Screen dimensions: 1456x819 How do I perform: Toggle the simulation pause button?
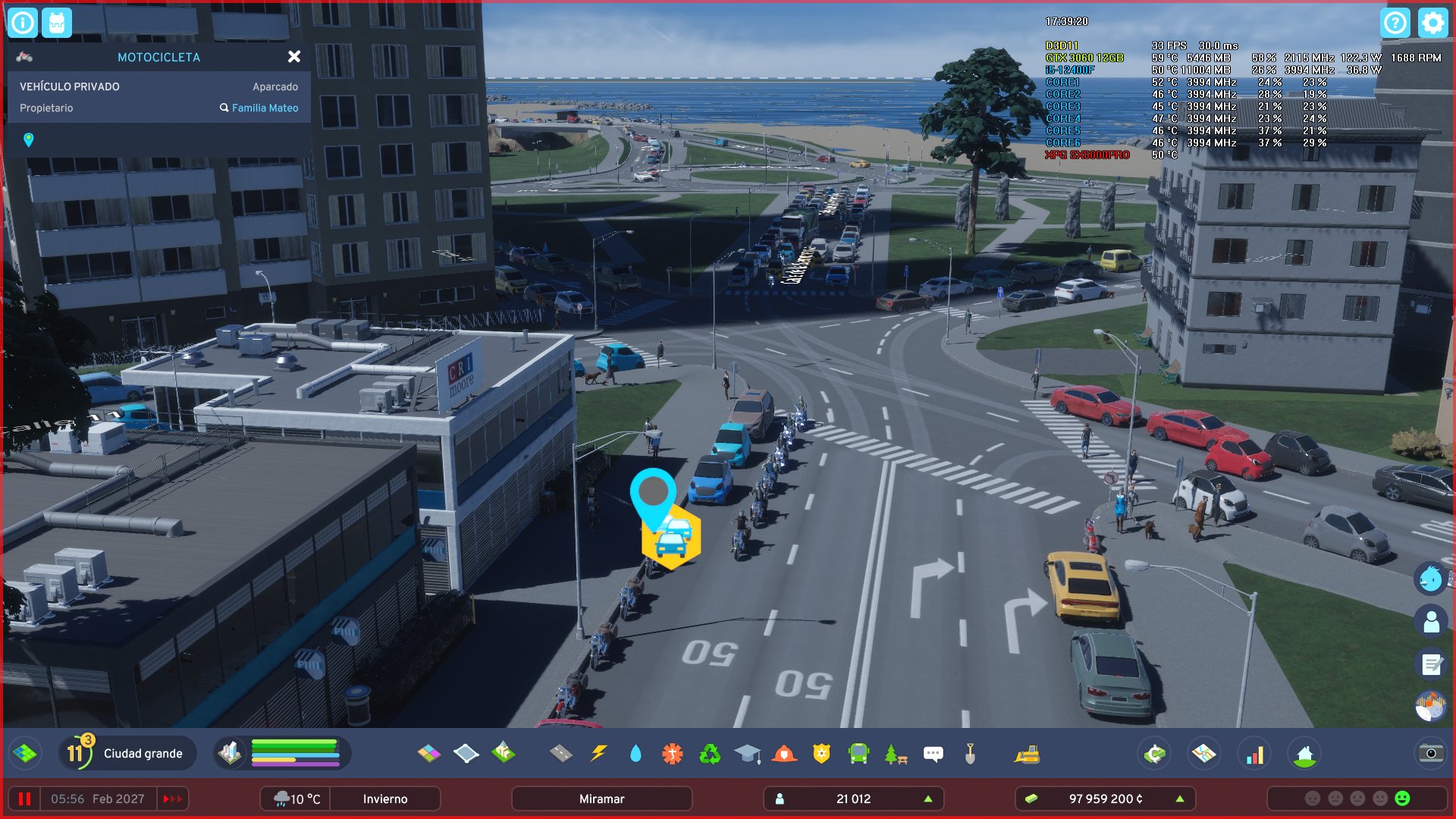click(24, 799)
